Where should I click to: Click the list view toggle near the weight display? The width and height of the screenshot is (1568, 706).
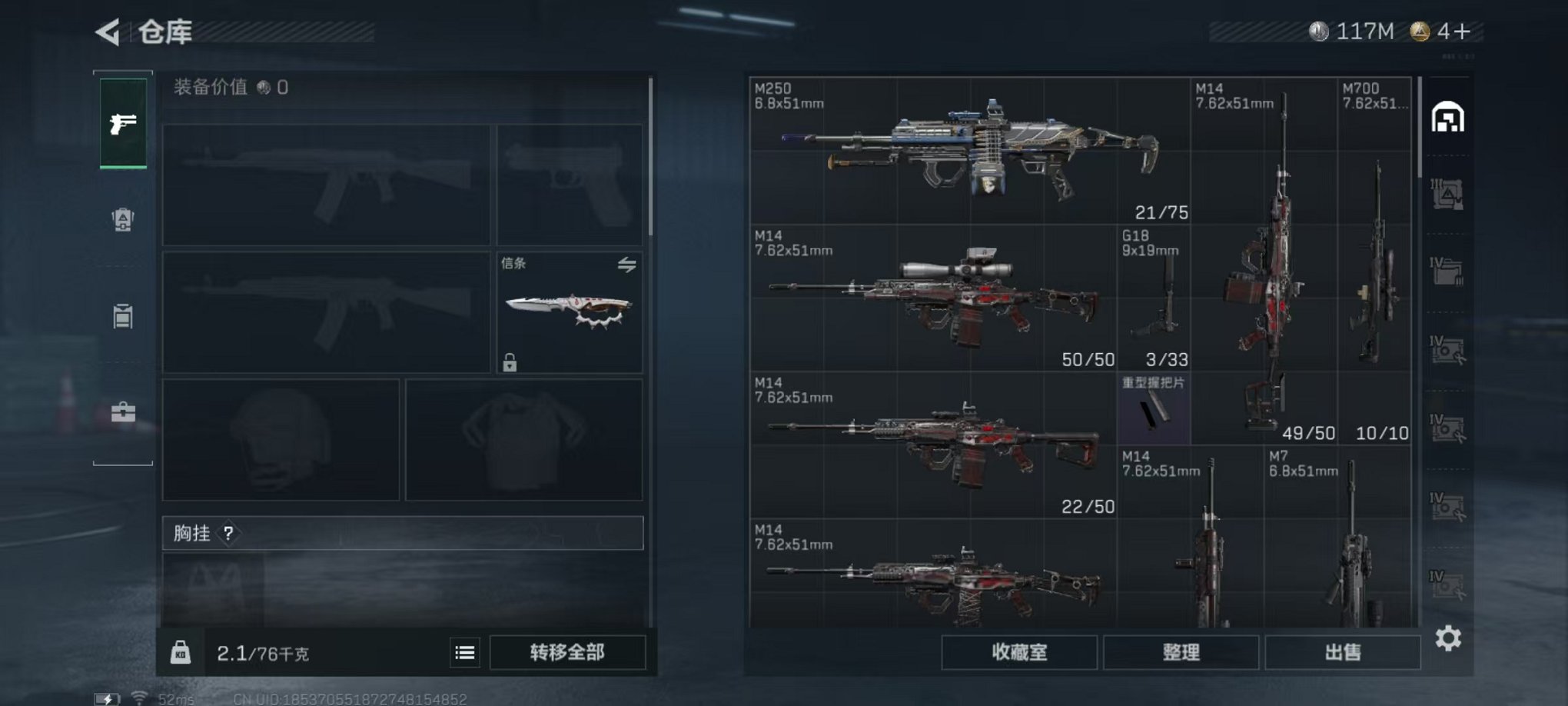point(463,651)
